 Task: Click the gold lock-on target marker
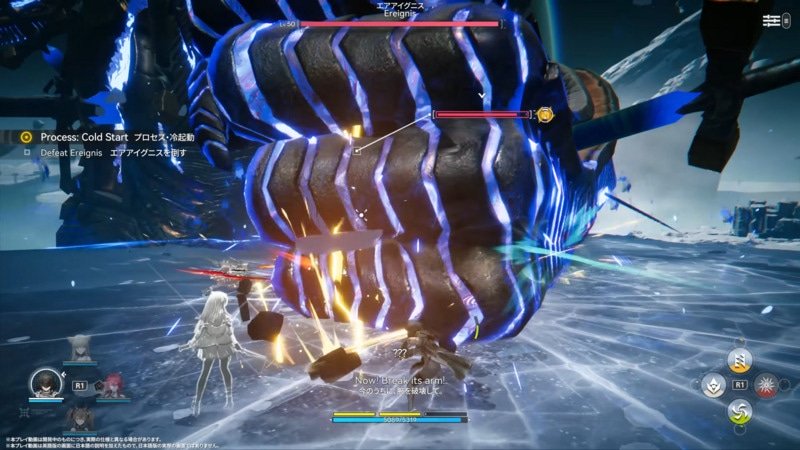(544, 115)
